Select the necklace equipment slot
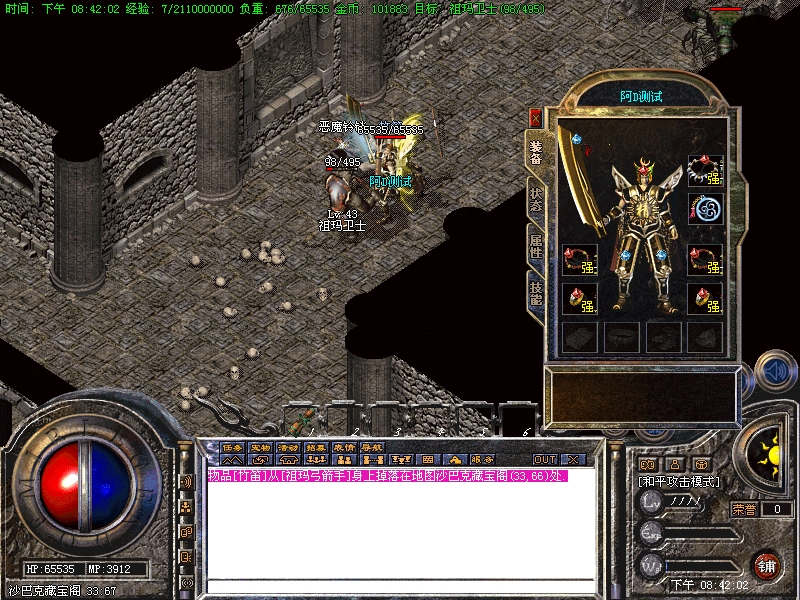The height and width of the screenshot is (600, 800). [705, 170]
